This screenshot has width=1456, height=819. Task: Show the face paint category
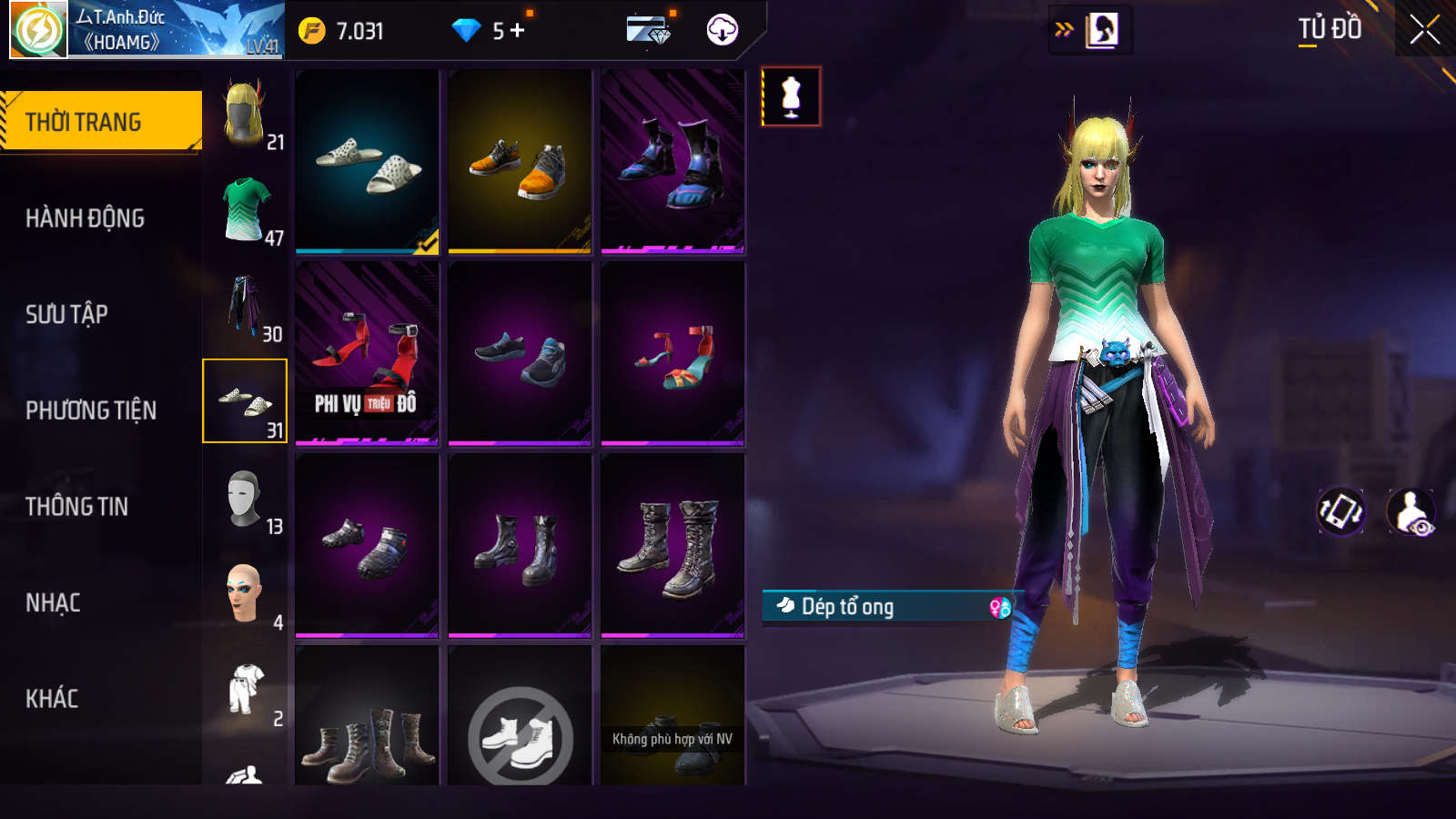pyautogui.click(x=246, y=595)
